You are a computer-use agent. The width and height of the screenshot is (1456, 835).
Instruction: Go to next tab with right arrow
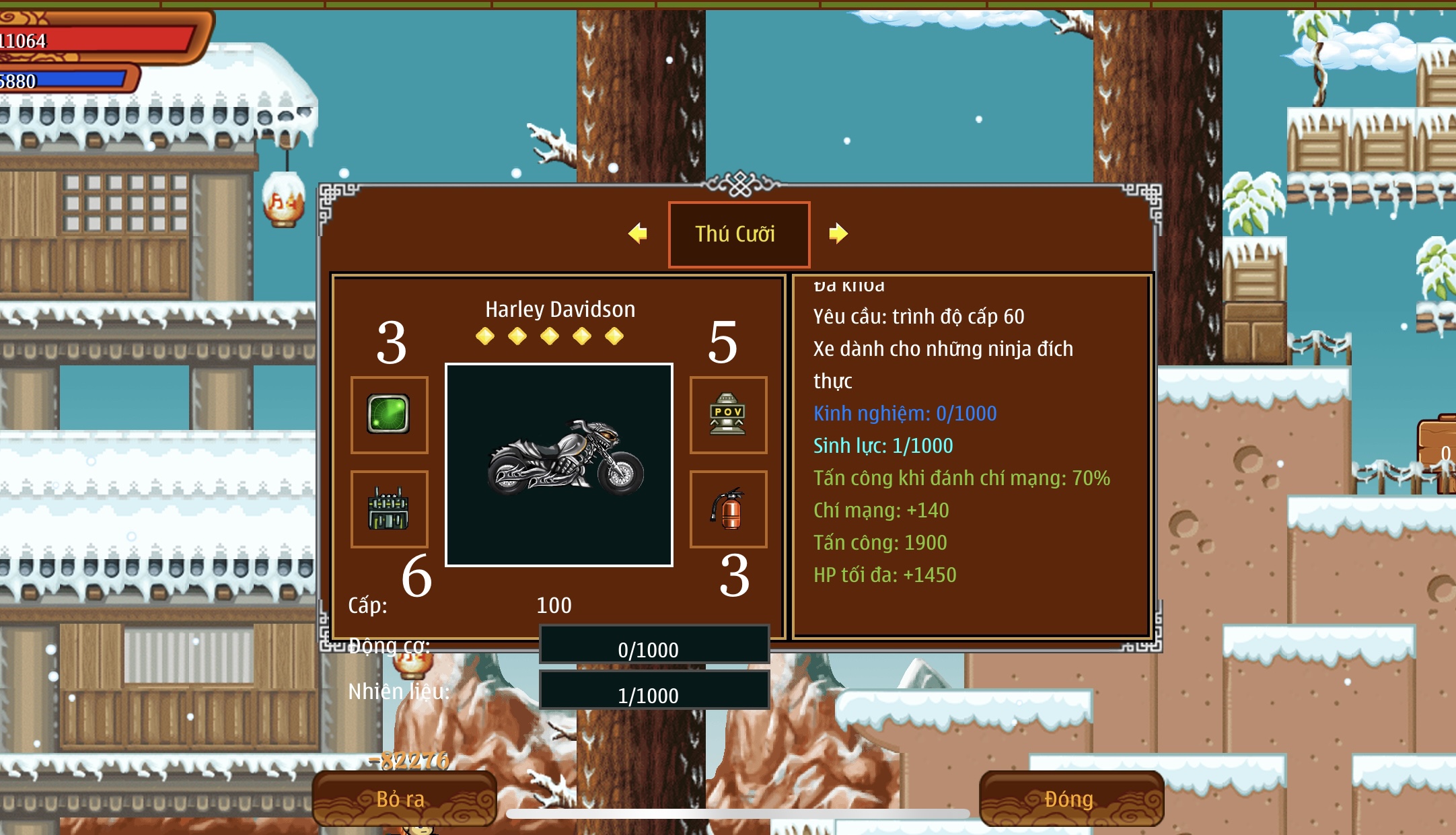838,233
